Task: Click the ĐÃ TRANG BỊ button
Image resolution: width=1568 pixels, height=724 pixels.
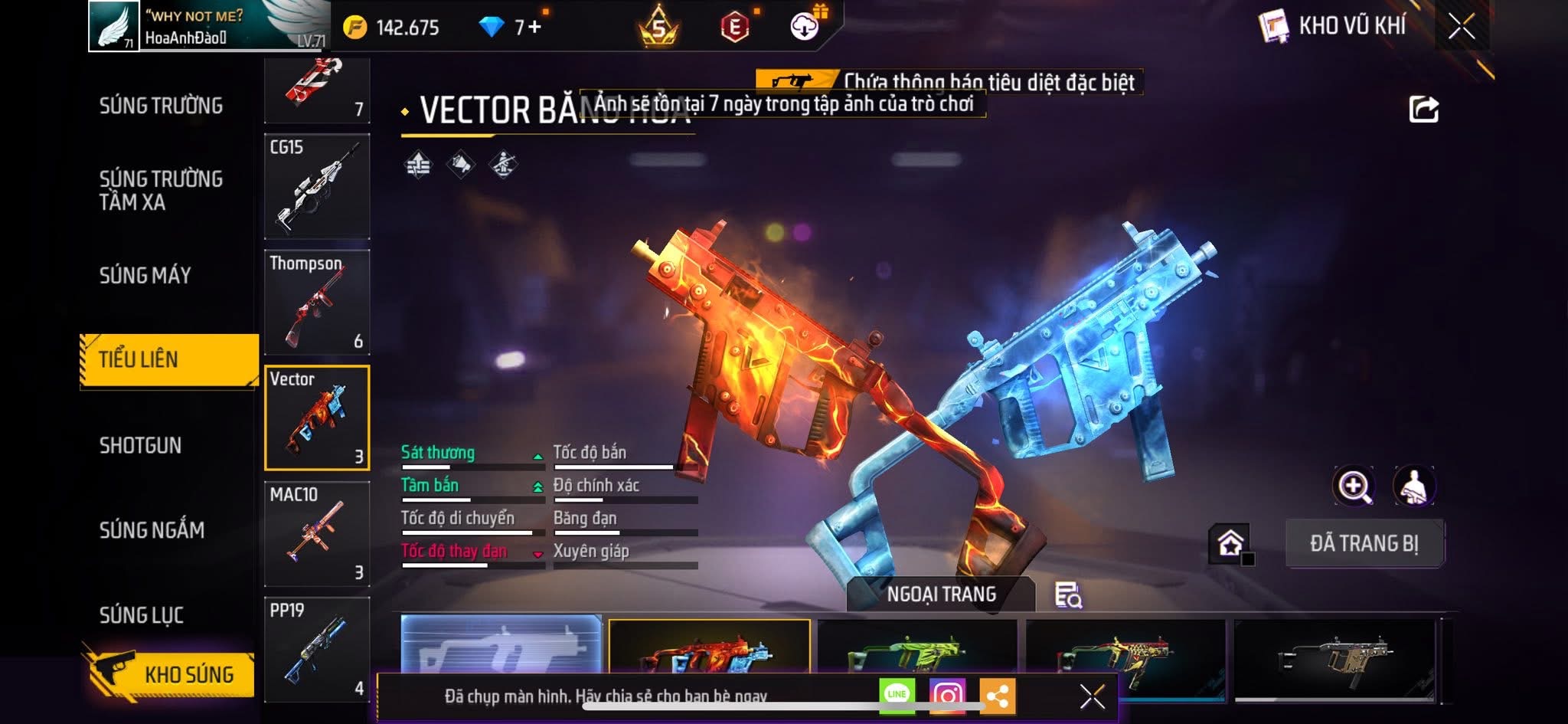Action: coord(1364,543)
